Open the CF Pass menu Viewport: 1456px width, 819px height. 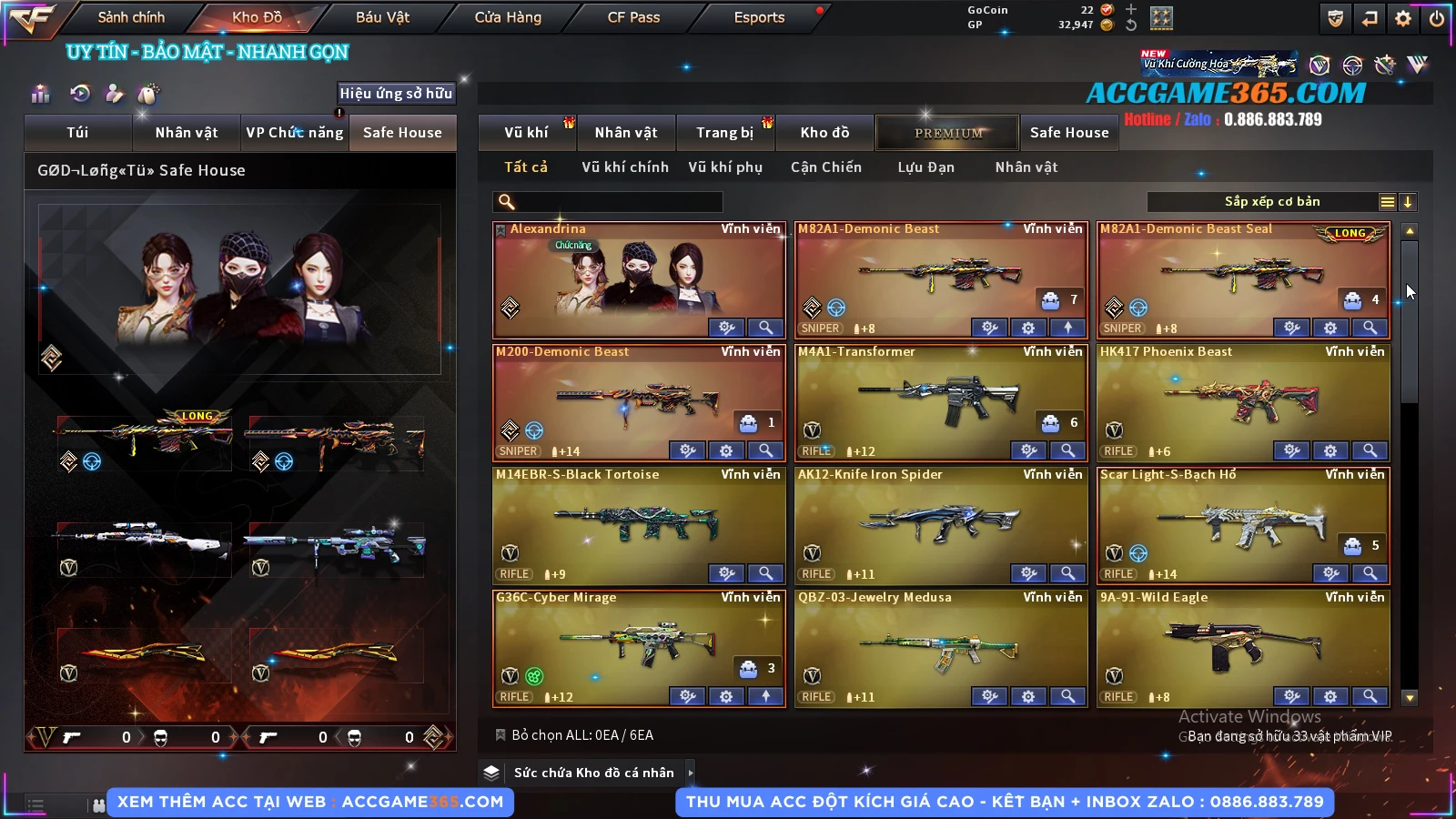coord(633,17)
